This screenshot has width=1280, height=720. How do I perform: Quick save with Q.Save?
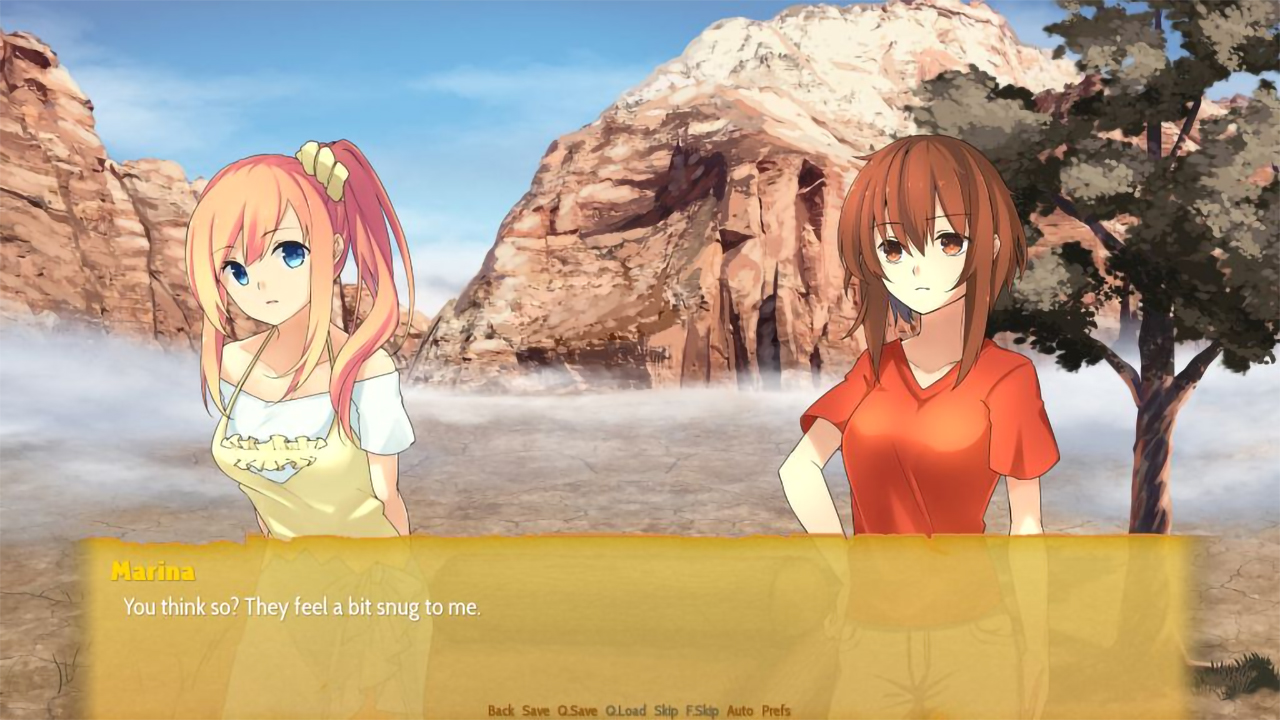coord(577,711)
